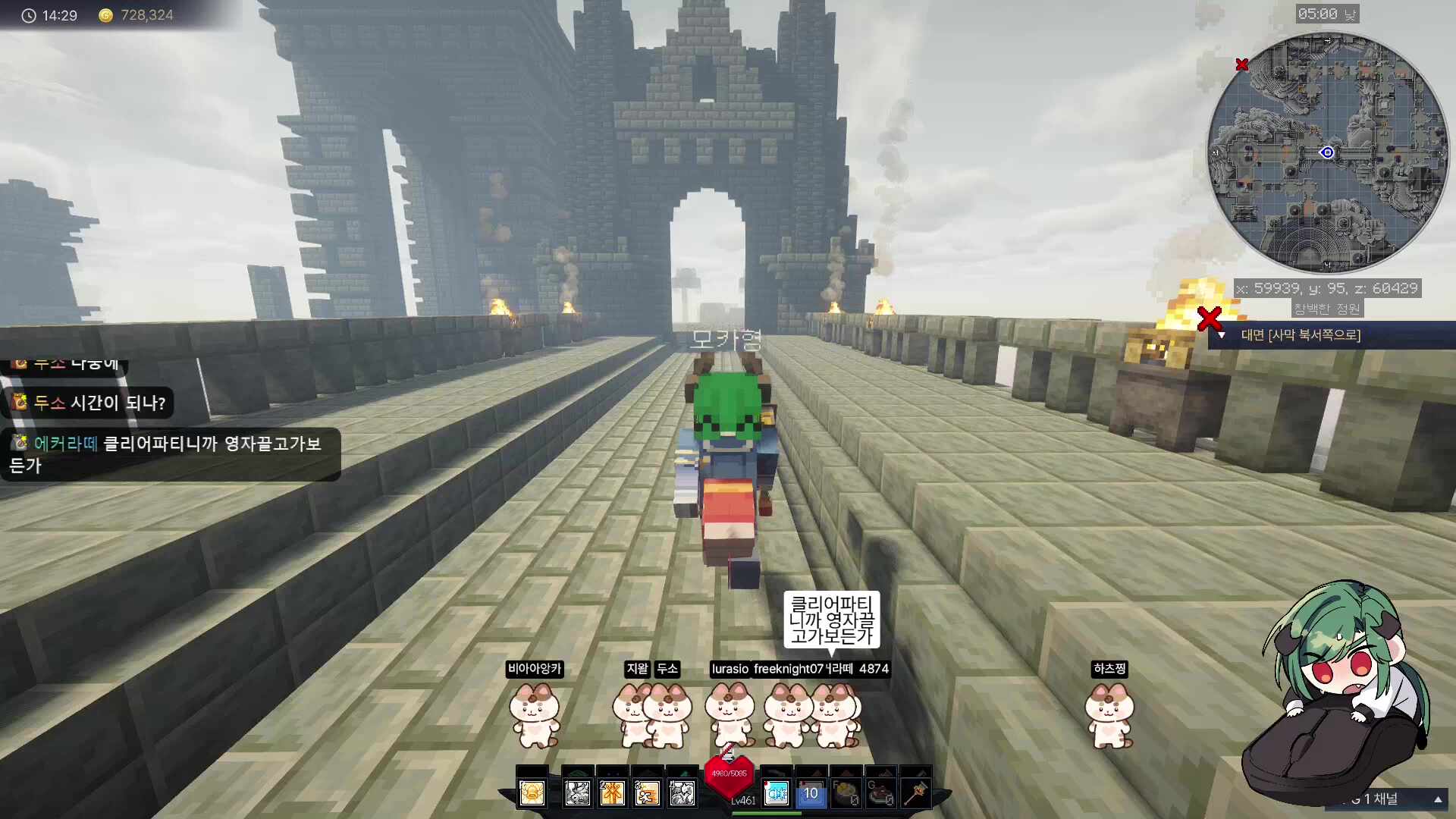The height and width of the screenshot is (819, 1456).
Task: Use the food bowl in slot F
Action: point(846,793)
